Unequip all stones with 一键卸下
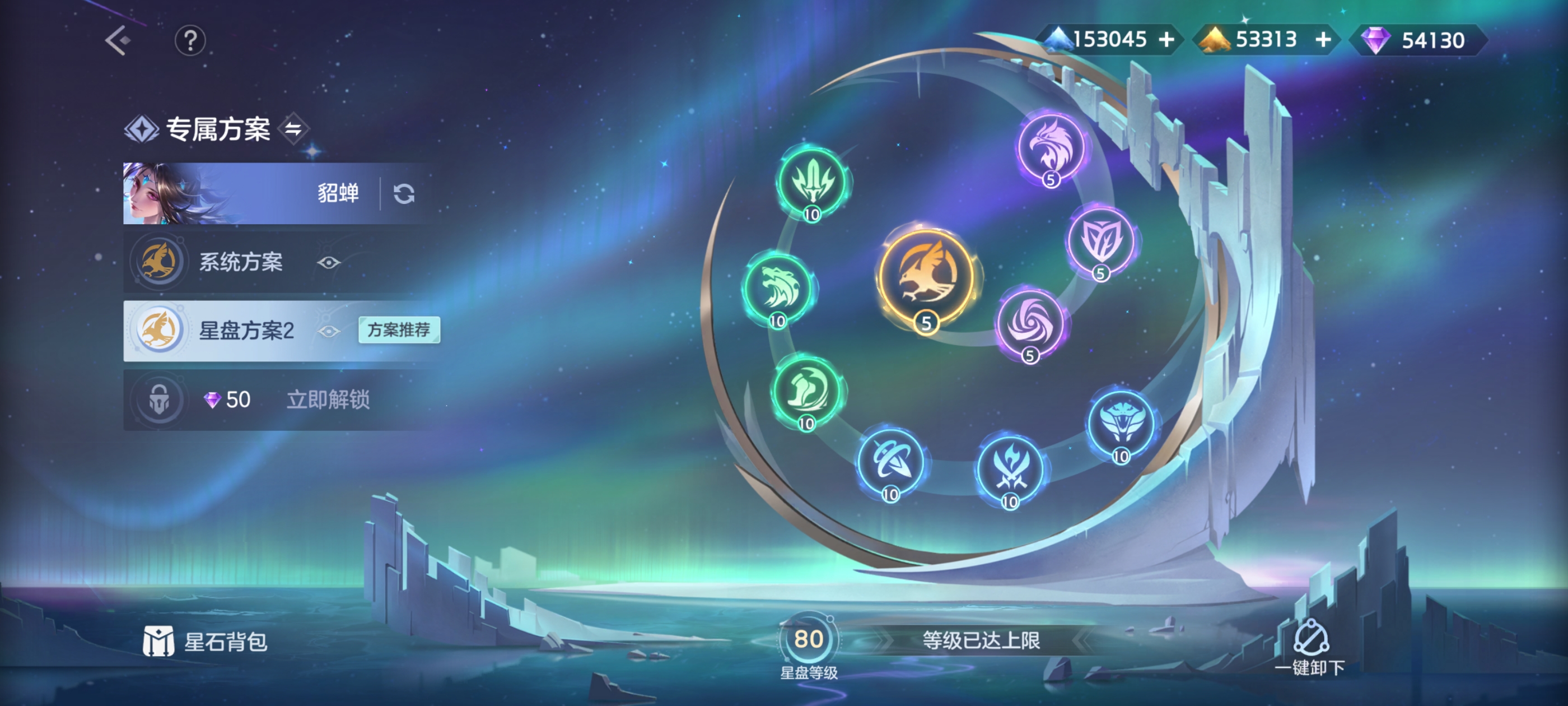Viewport: 1568px width, 706px height. pos(1310,648)
